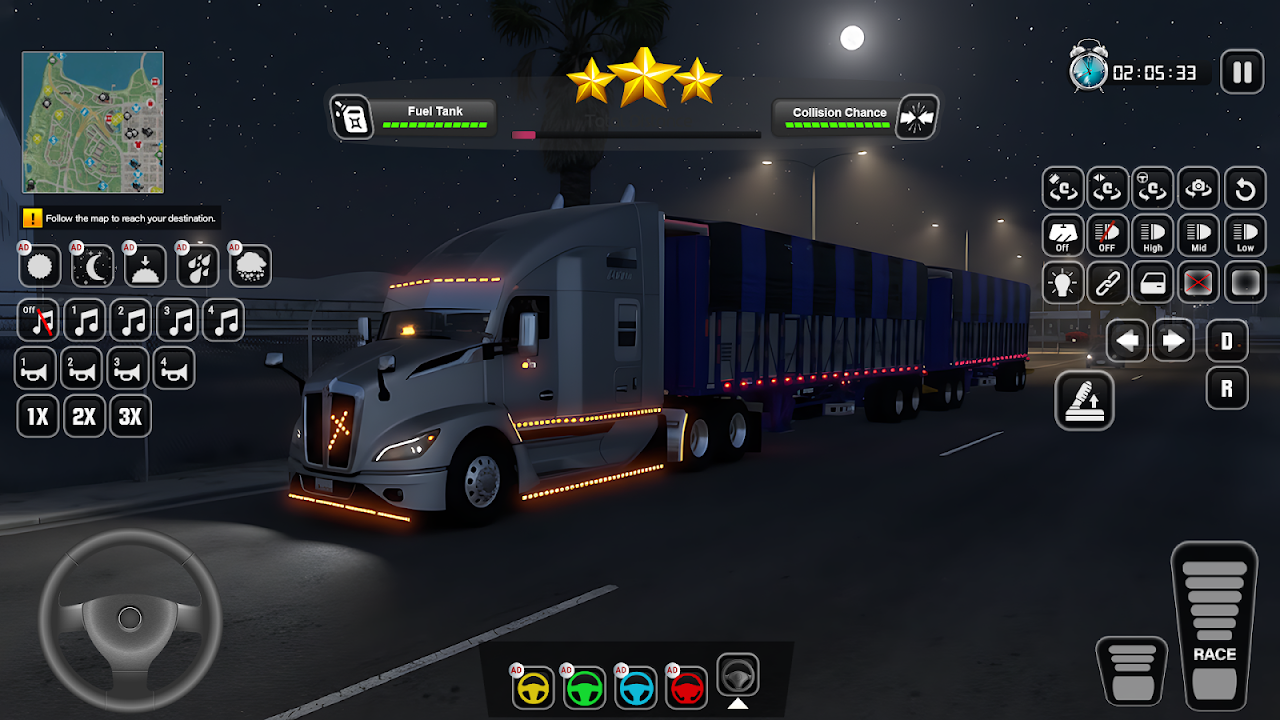Switch weather to rain drops
Screen dimensions: 1280x720
(198, 266)
